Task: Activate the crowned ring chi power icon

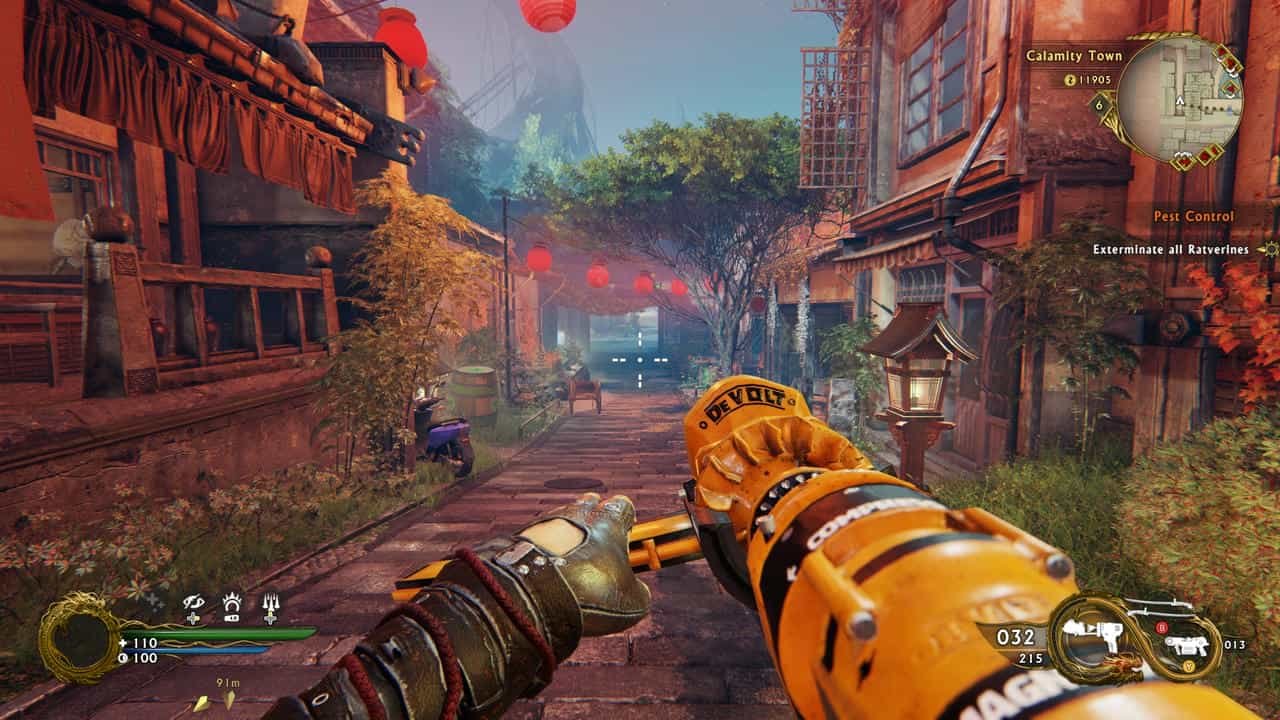Action: (232, 605)
